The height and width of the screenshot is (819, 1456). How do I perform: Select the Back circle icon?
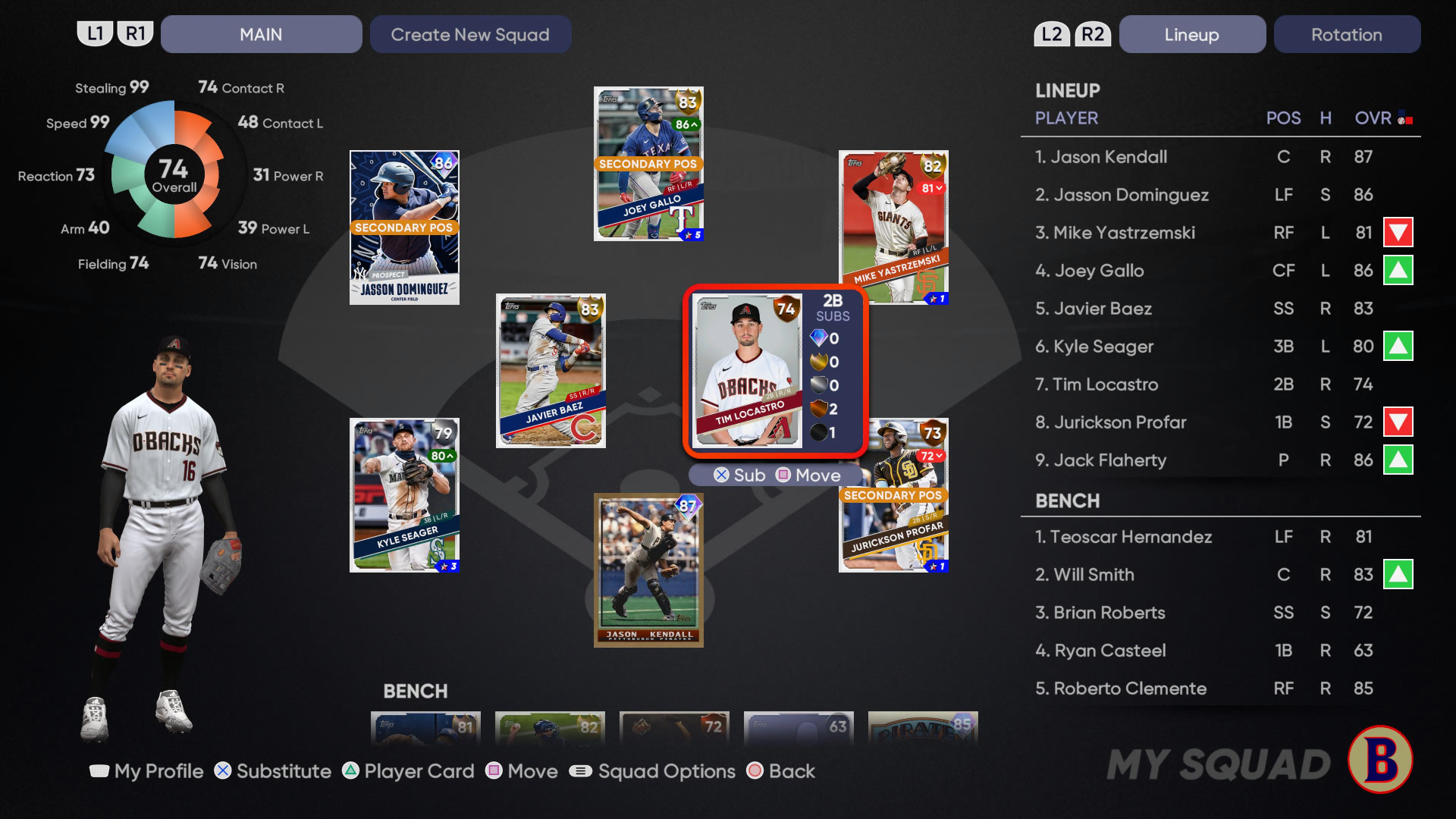(755, 771)
